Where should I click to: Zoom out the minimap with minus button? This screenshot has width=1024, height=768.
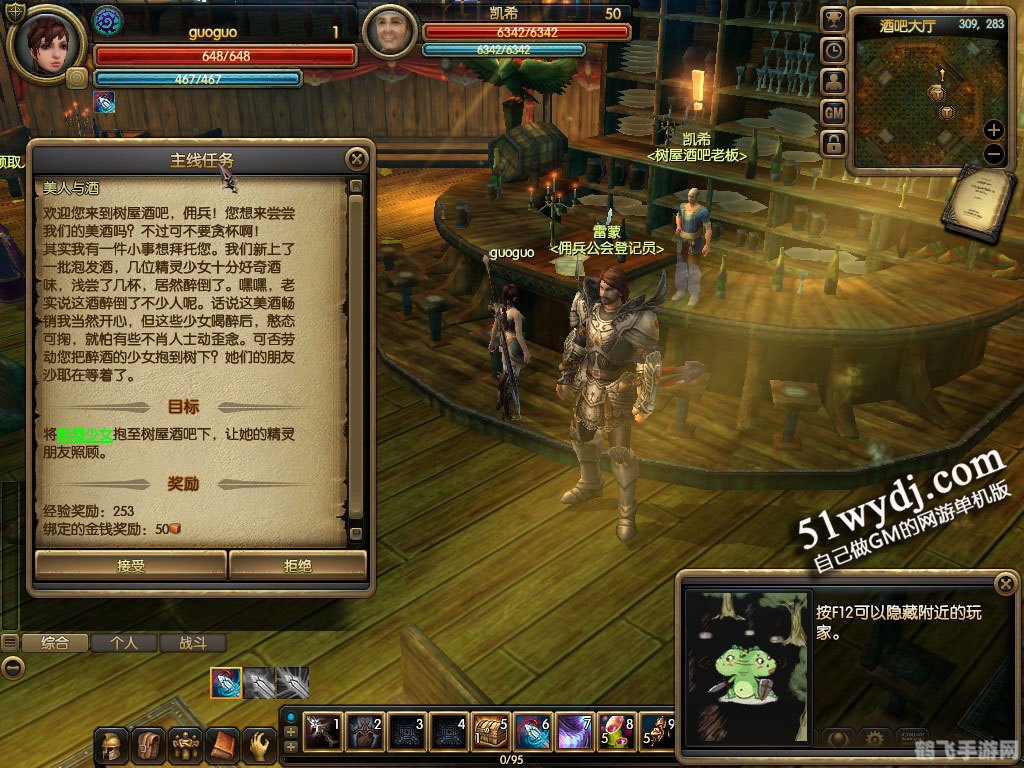[x=993, y=153]
